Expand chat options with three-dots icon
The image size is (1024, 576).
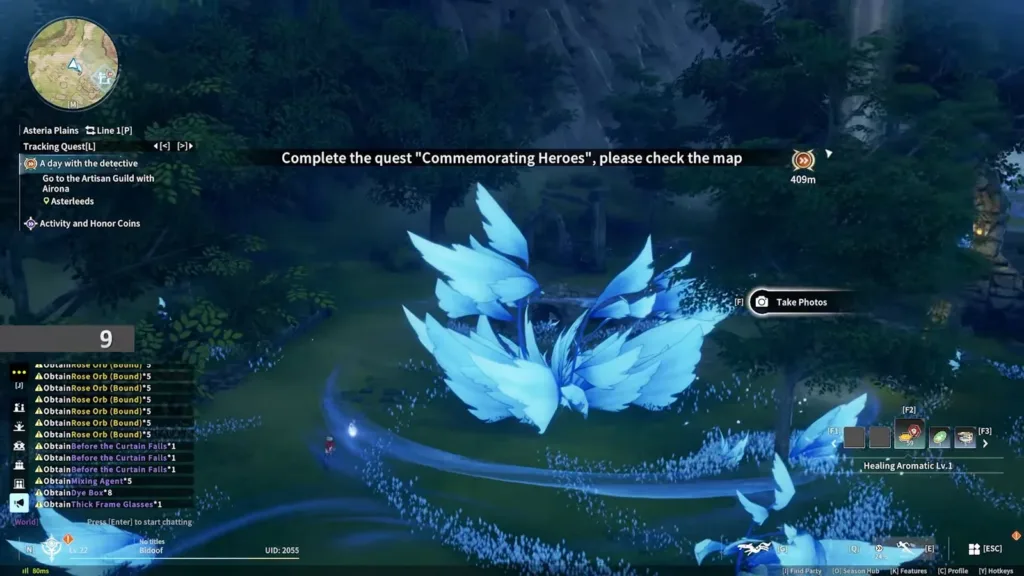[x=19, y=369]
